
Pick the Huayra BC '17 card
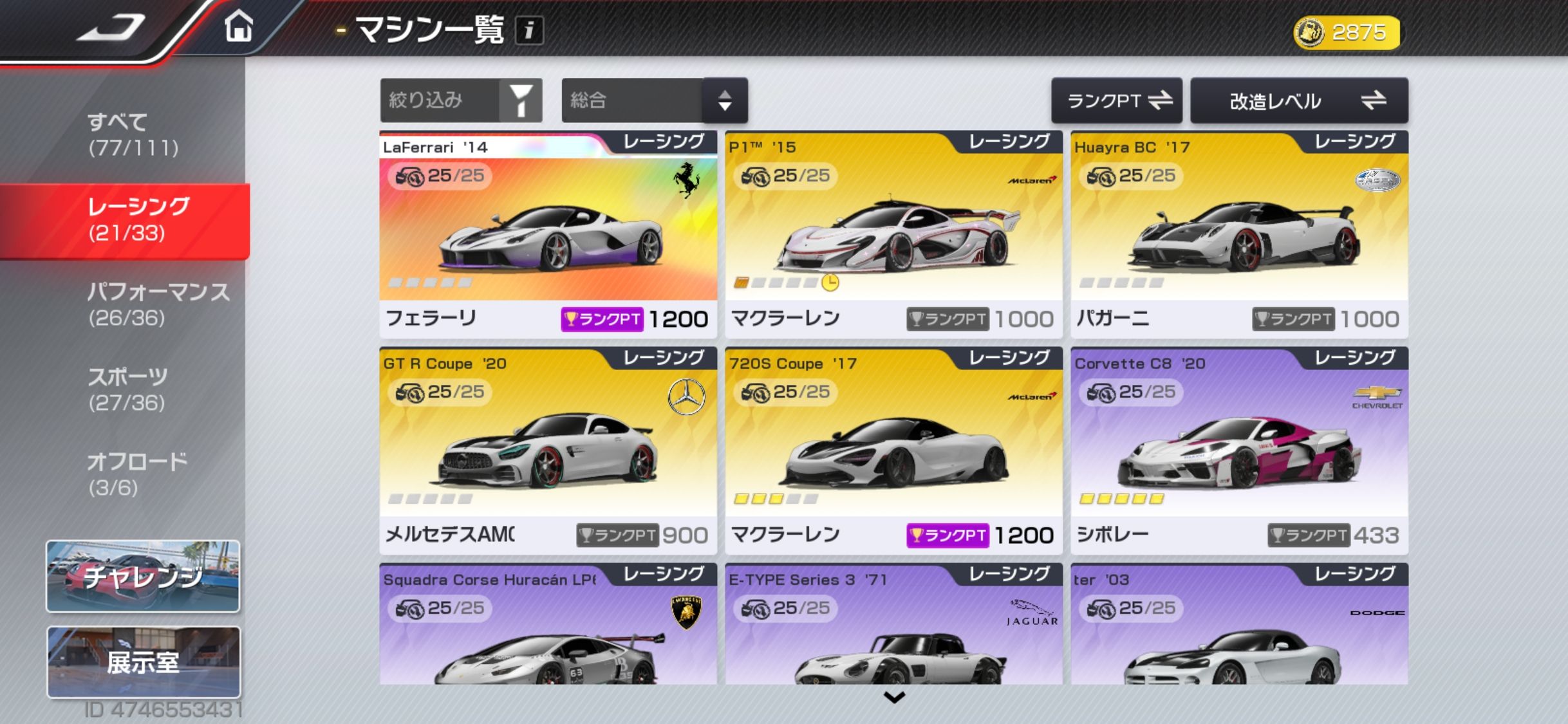1239,235
